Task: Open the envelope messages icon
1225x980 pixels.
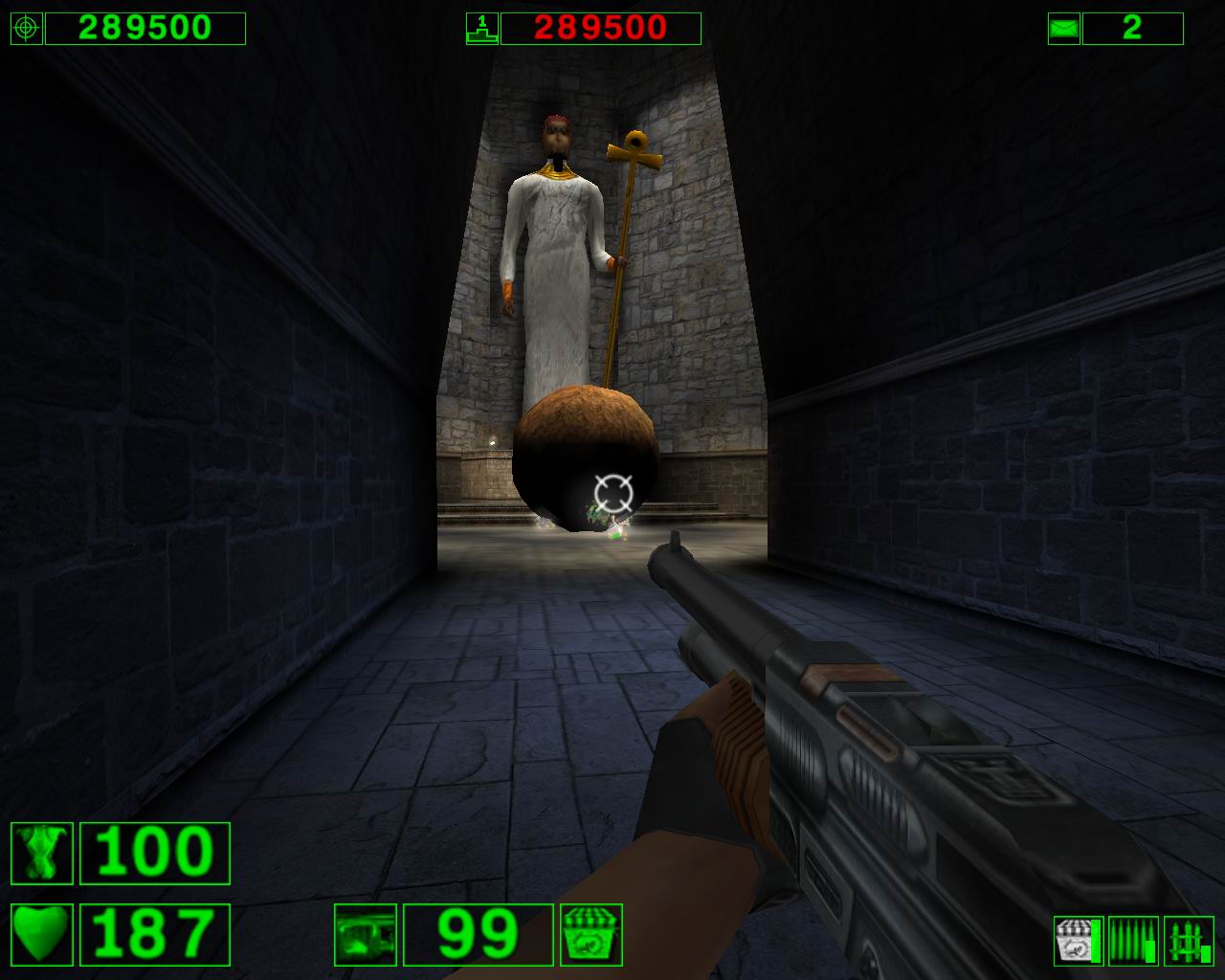Action: click(1063, 29)
